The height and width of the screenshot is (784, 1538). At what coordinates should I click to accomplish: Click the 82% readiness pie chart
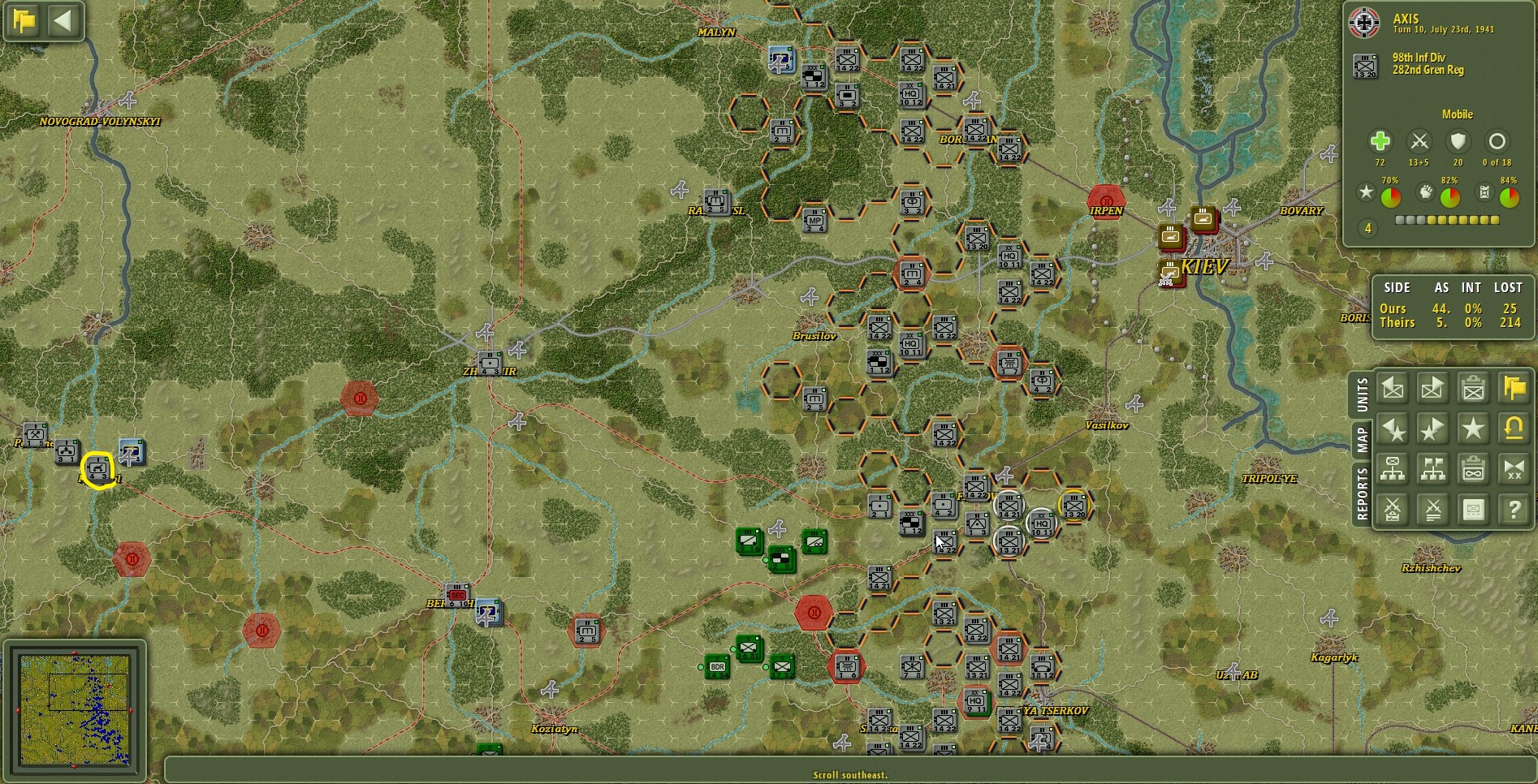click(1449, 196)
